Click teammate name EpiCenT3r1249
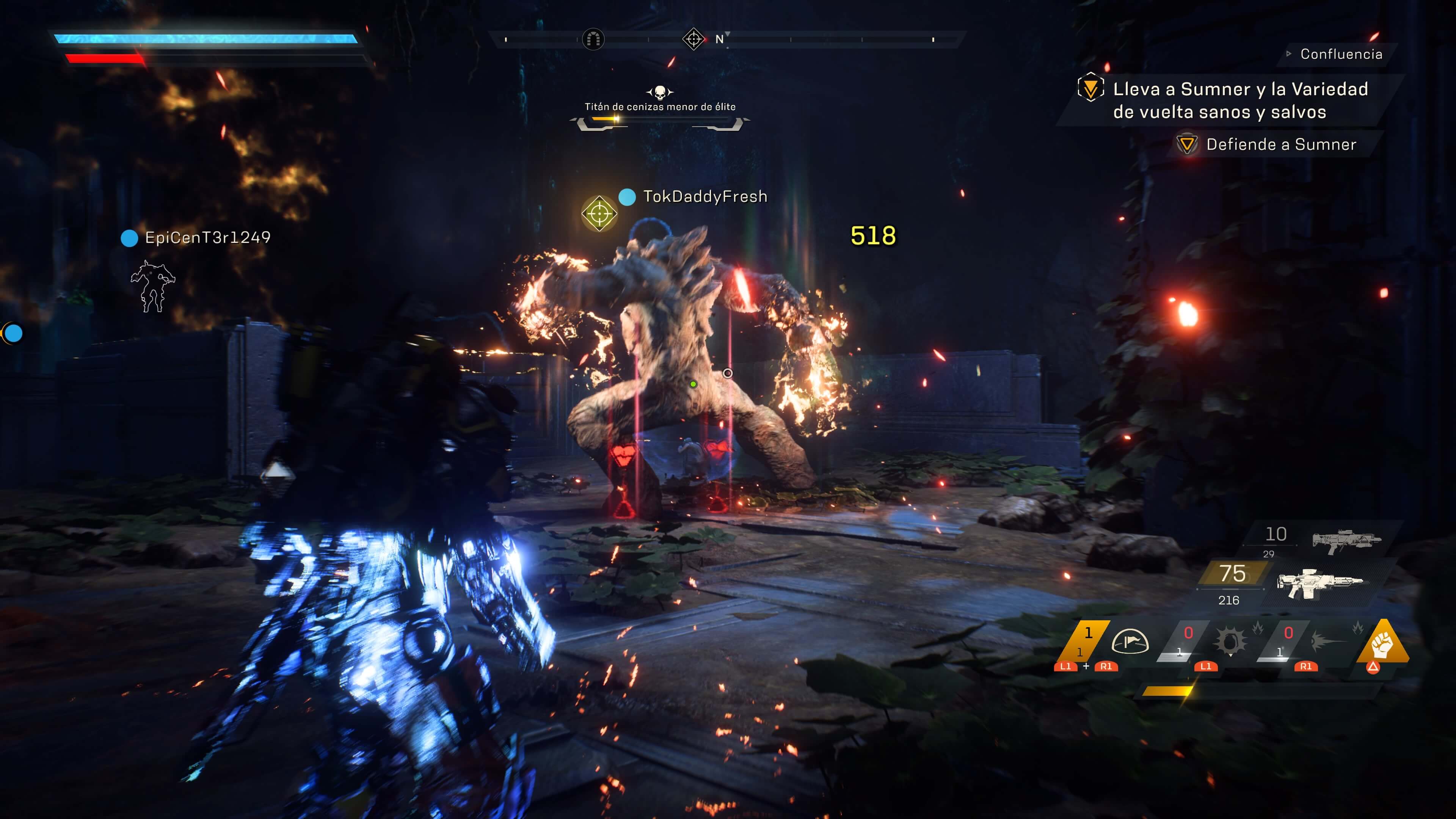1456x819 pixels. [x=207, y=237]
